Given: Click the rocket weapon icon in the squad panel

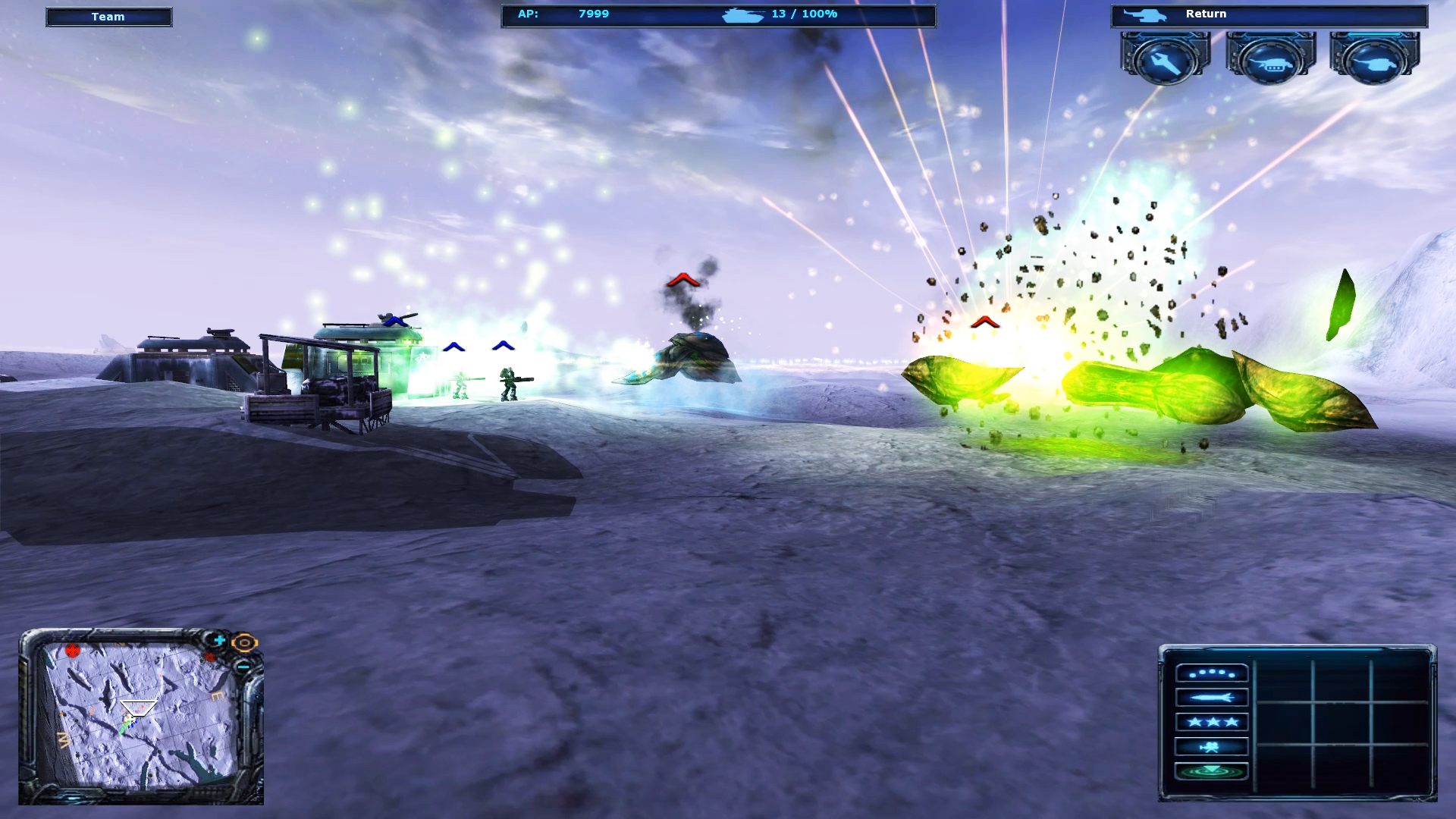Looking at the screenshot, I should pyautogui.click(x=1212, y=697).
